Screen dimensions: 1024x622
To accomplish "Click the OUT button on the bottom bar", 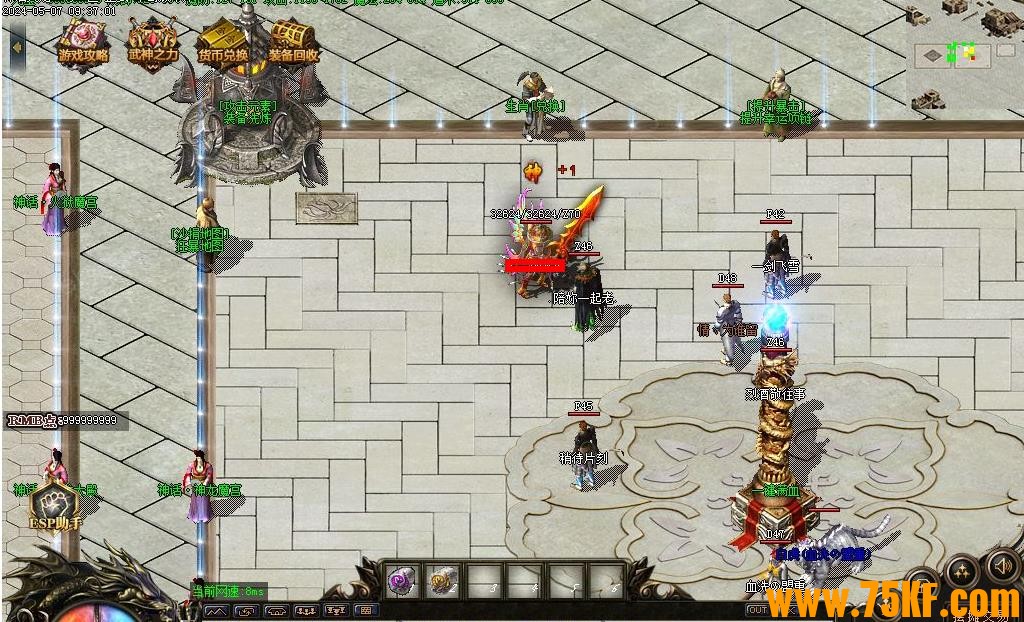I will pyautogui.click(x=757, y=610).
